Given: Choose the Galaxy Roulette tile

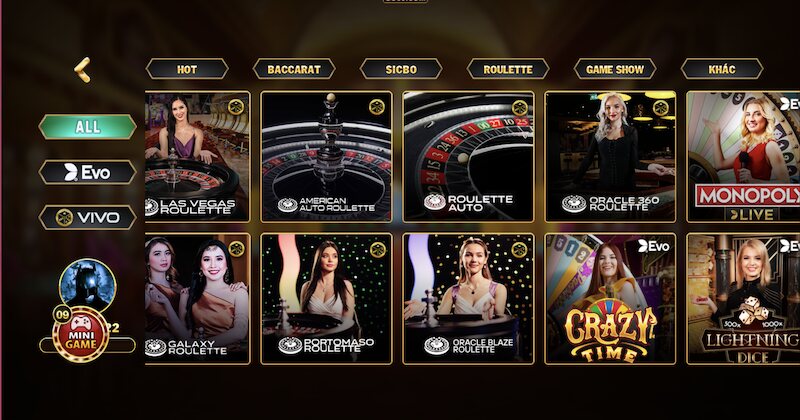Looking at the screenshot, I should 198,299.
